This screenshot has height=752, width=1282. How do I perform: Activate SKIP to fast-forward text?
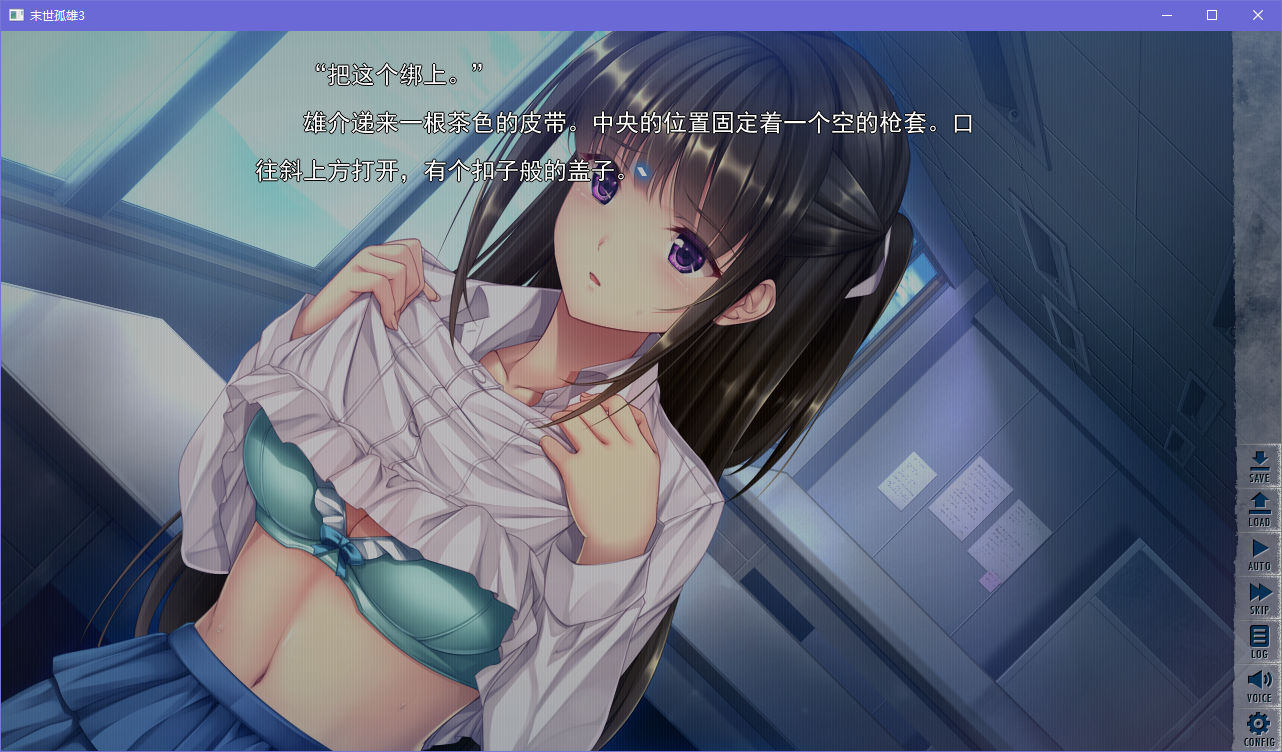[x=1259, y=597]
